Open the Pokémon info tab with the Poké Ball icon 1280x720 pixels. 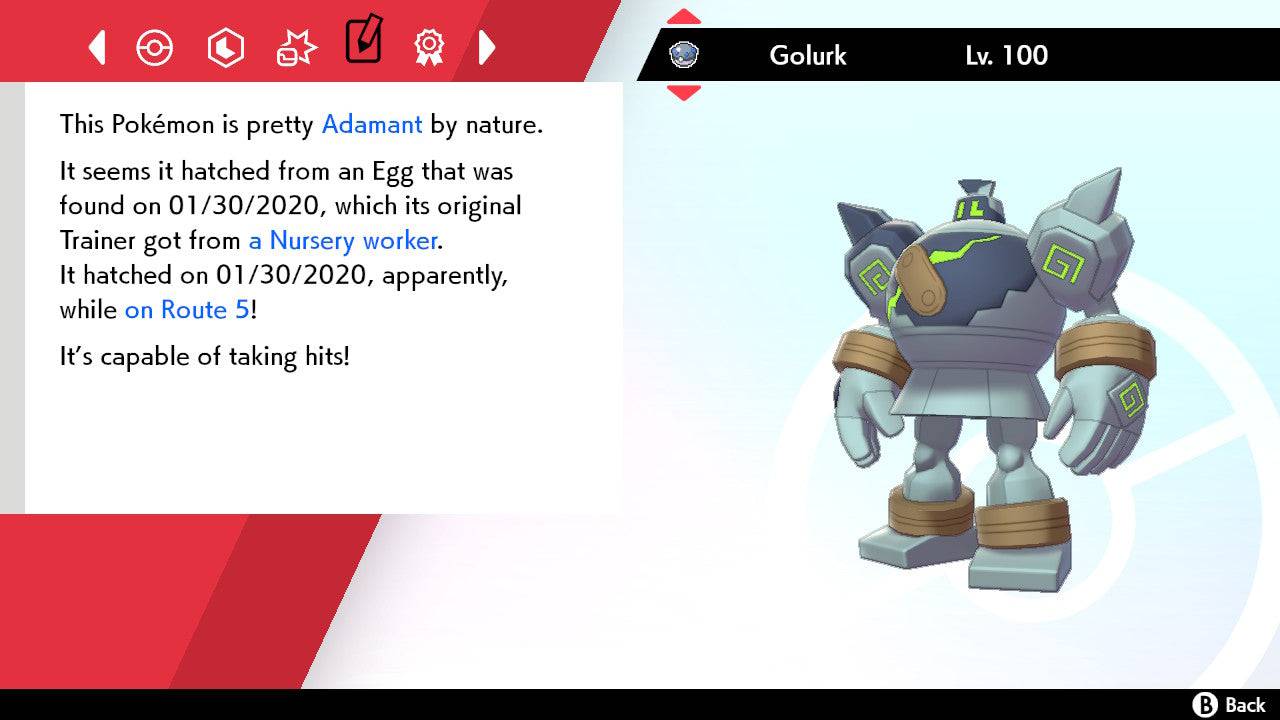tap(155, 46)
